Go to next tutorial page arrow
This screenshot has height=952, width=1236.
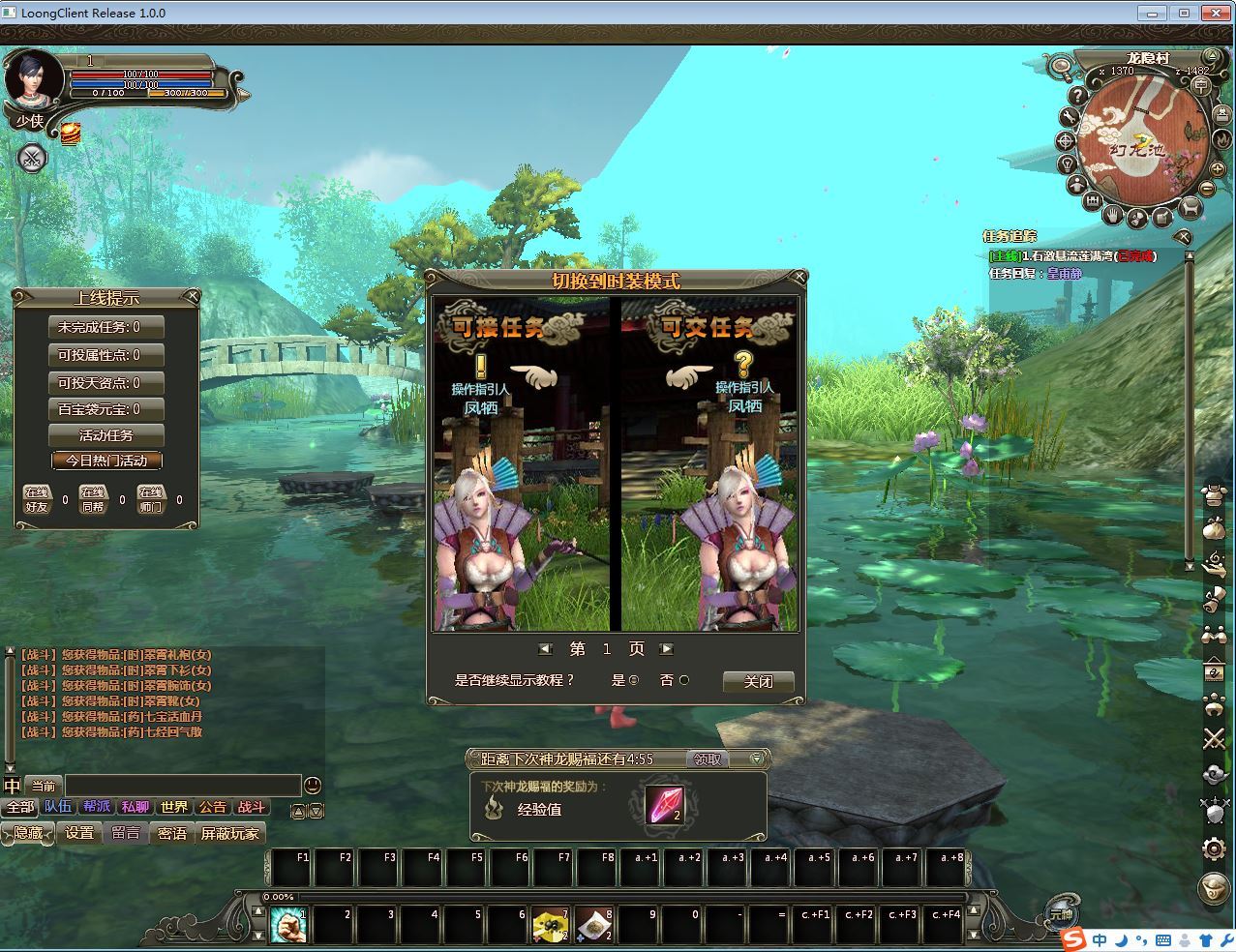click(666, 649)
